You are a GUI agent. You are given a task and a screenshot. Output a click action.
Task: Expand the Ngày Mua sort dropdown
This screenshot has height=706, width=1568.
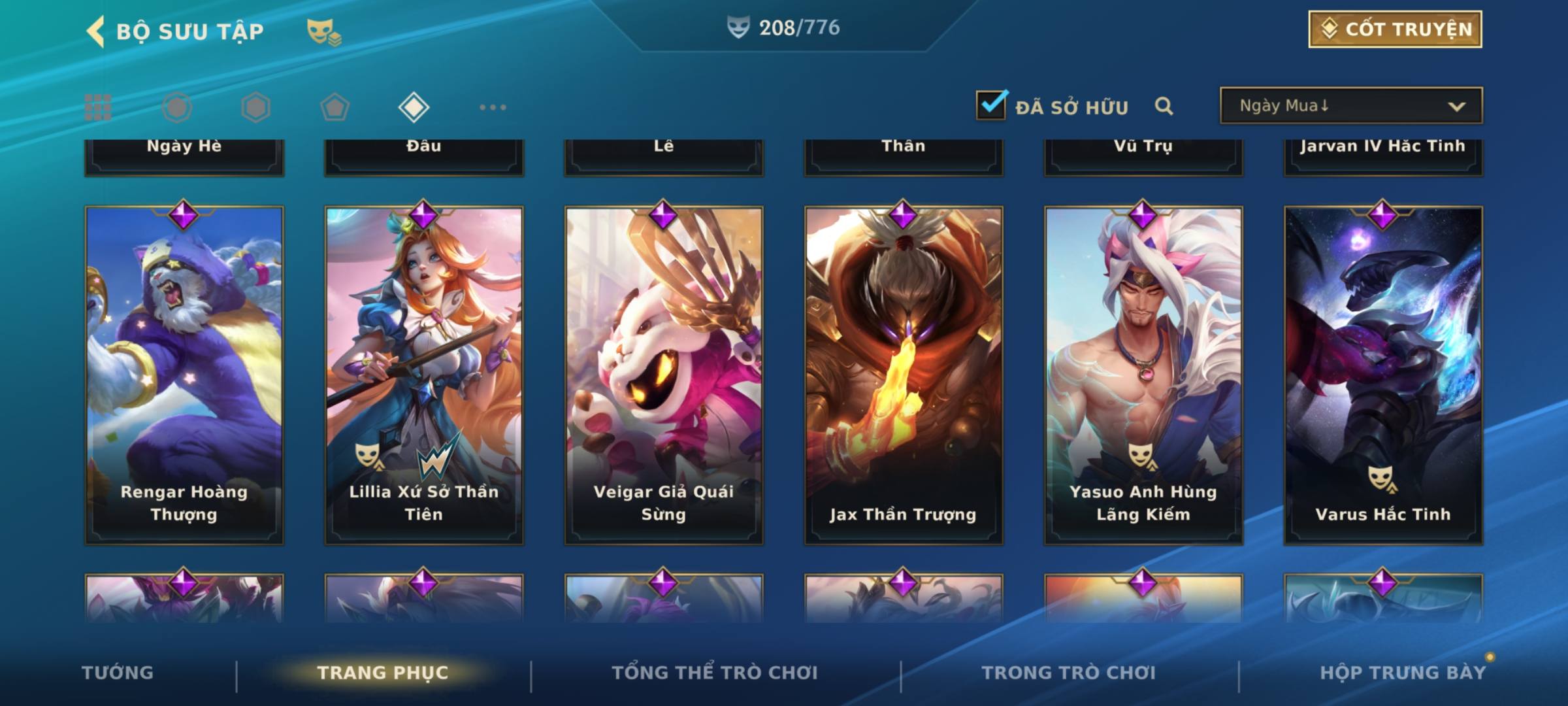pos(1351,106)
